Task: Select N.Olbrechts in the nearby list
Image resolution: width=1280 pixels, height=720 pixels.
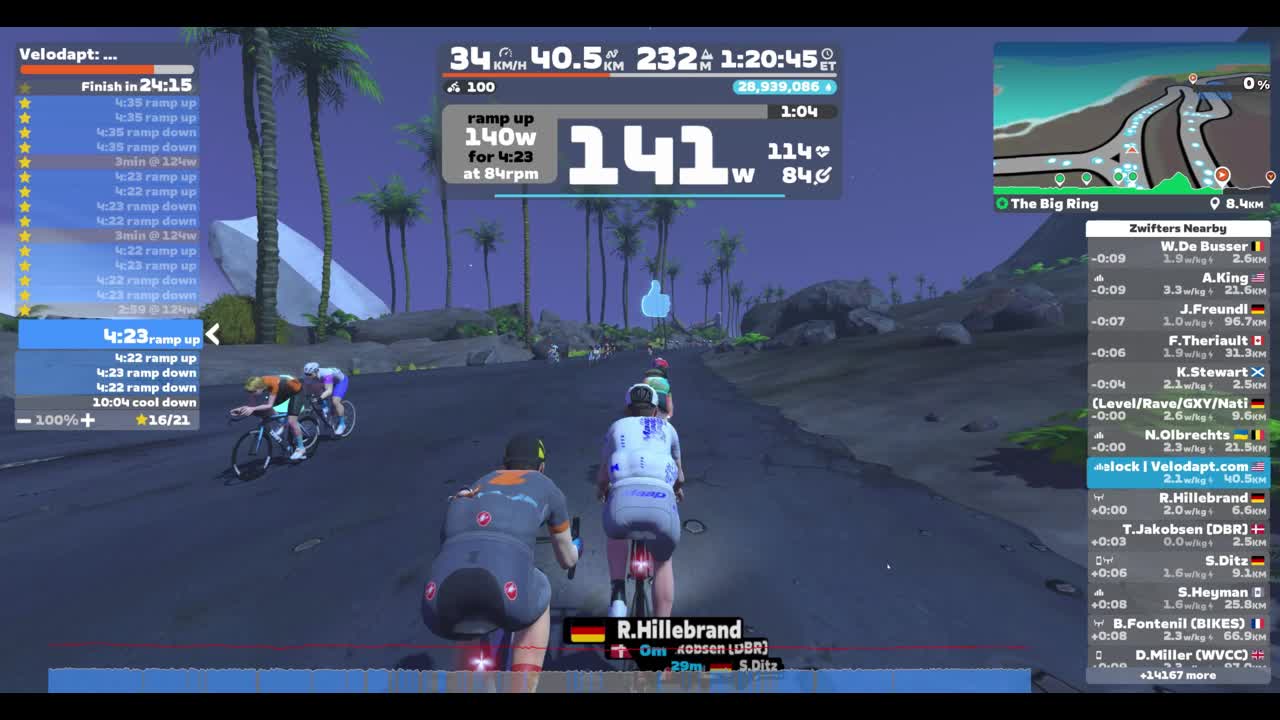Action: (x=1177, y=441)
